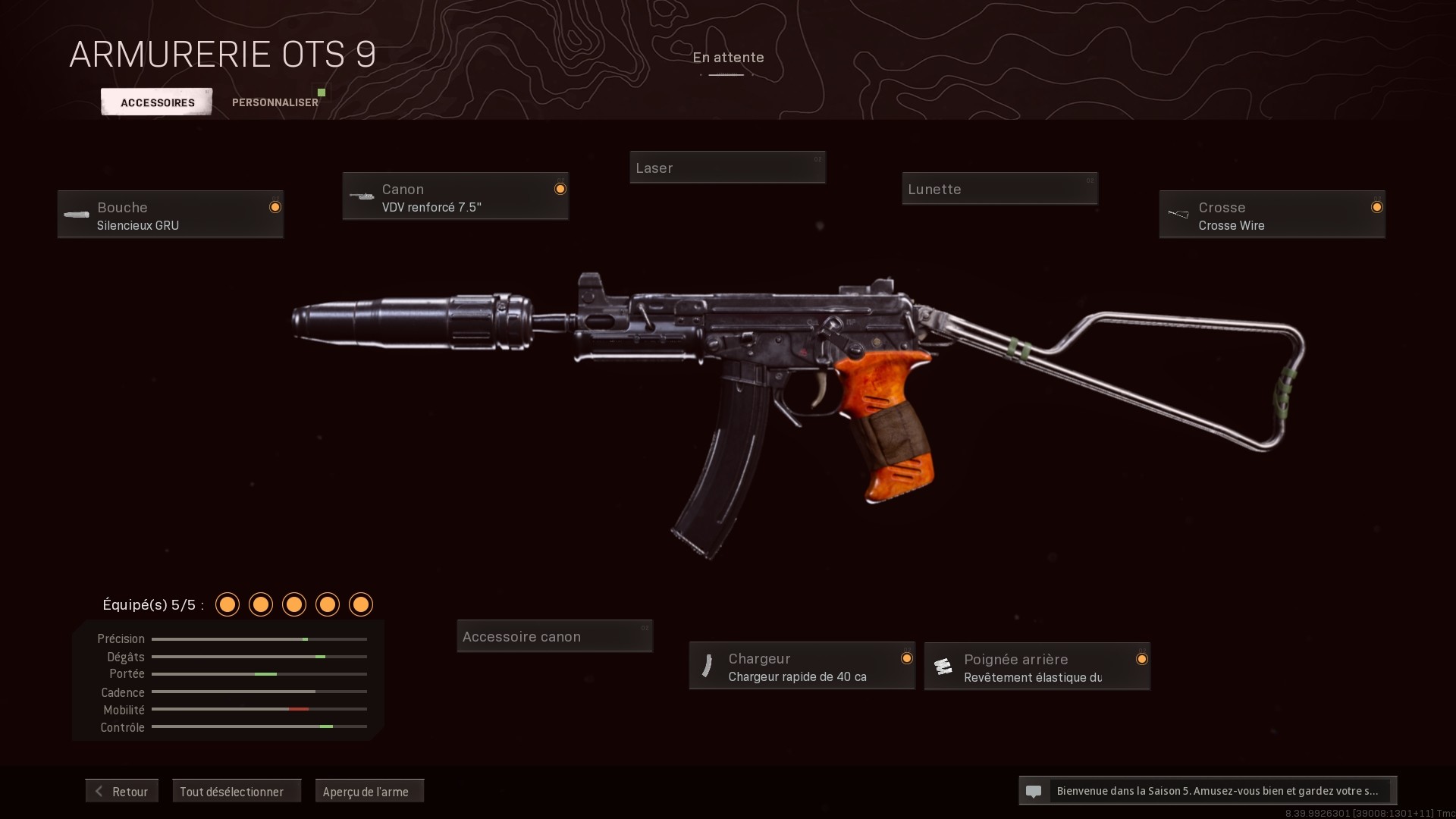Click the magazine icon in the Chargeur slot
Image resolution: width=1456 pixels, height=819 pixels.
tap(708, 666)
